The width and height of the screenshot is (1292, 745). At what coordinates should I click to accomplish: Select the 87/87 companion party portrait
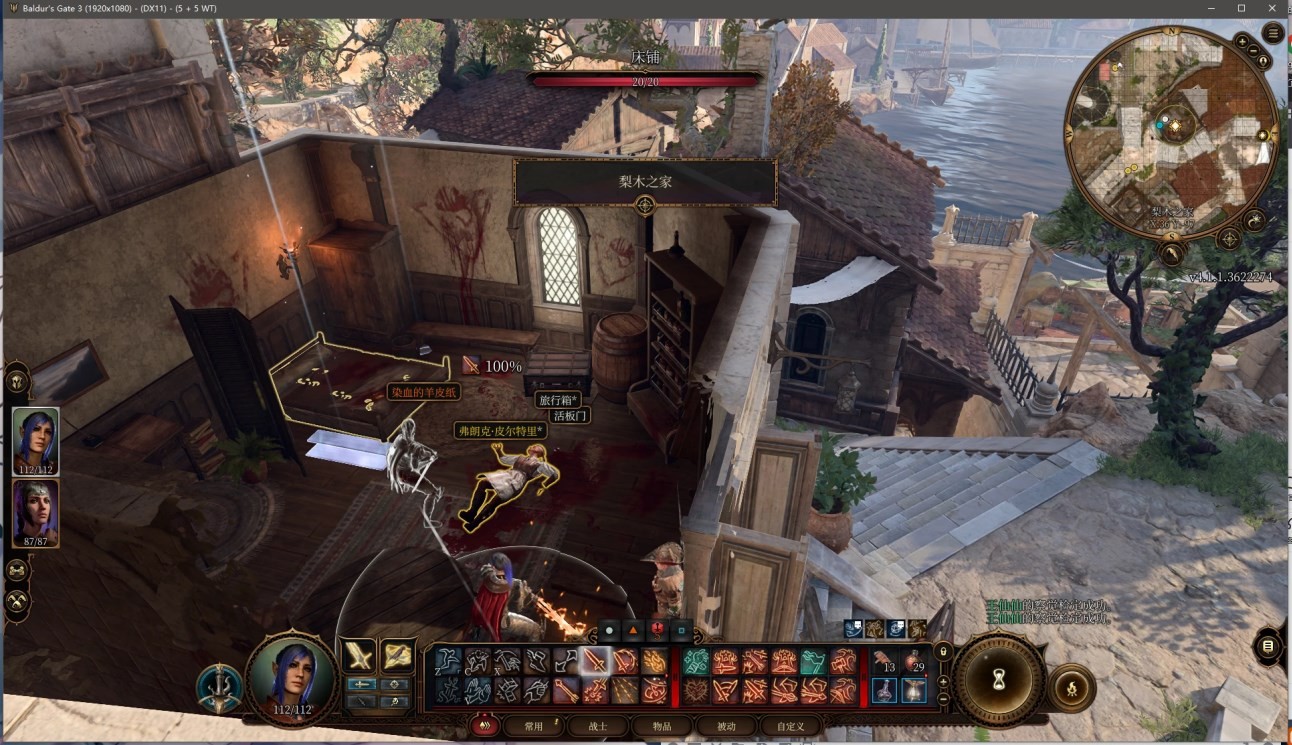point(36,513)
